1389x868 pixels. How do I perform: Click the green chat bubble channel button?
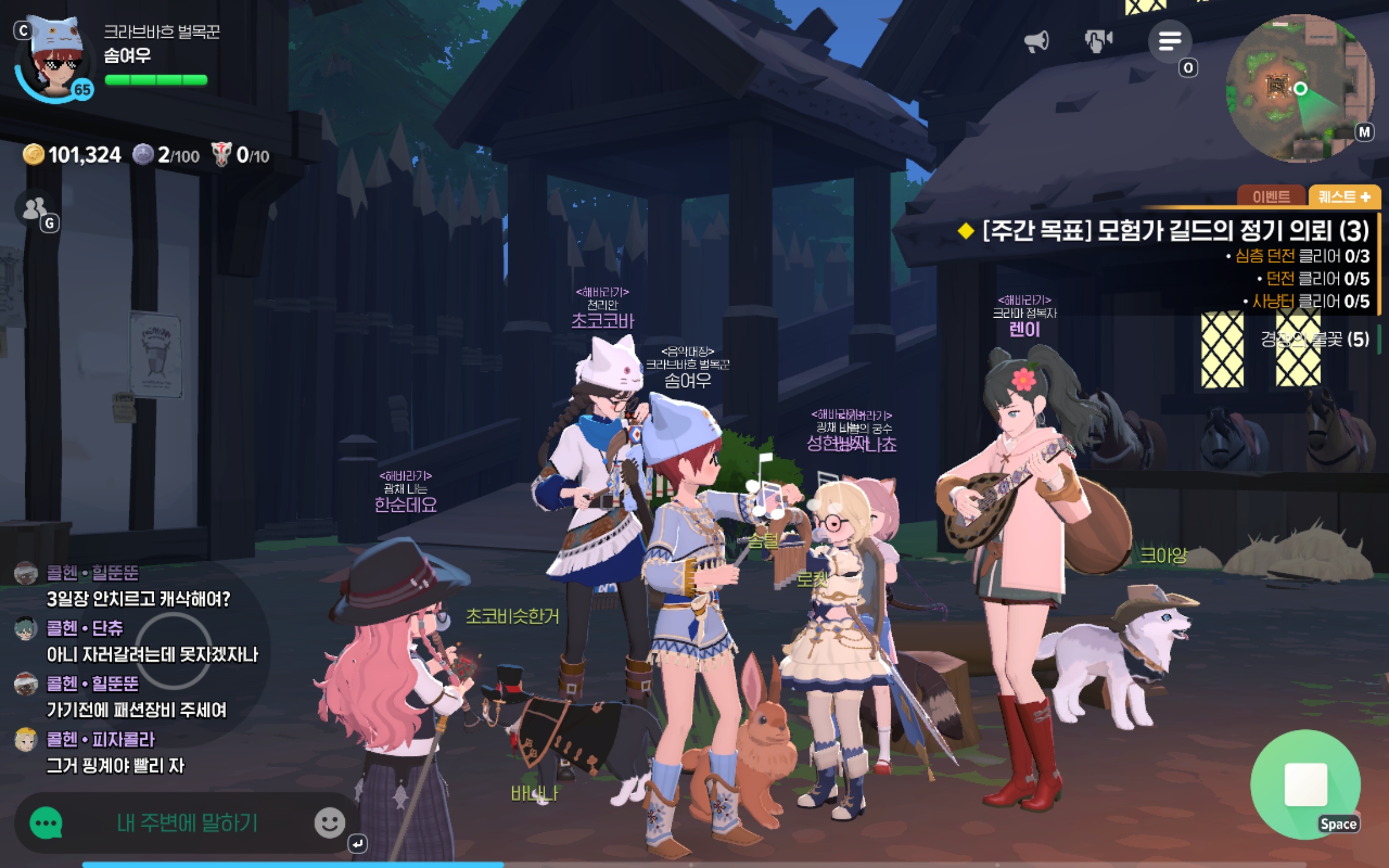point(46,823)
